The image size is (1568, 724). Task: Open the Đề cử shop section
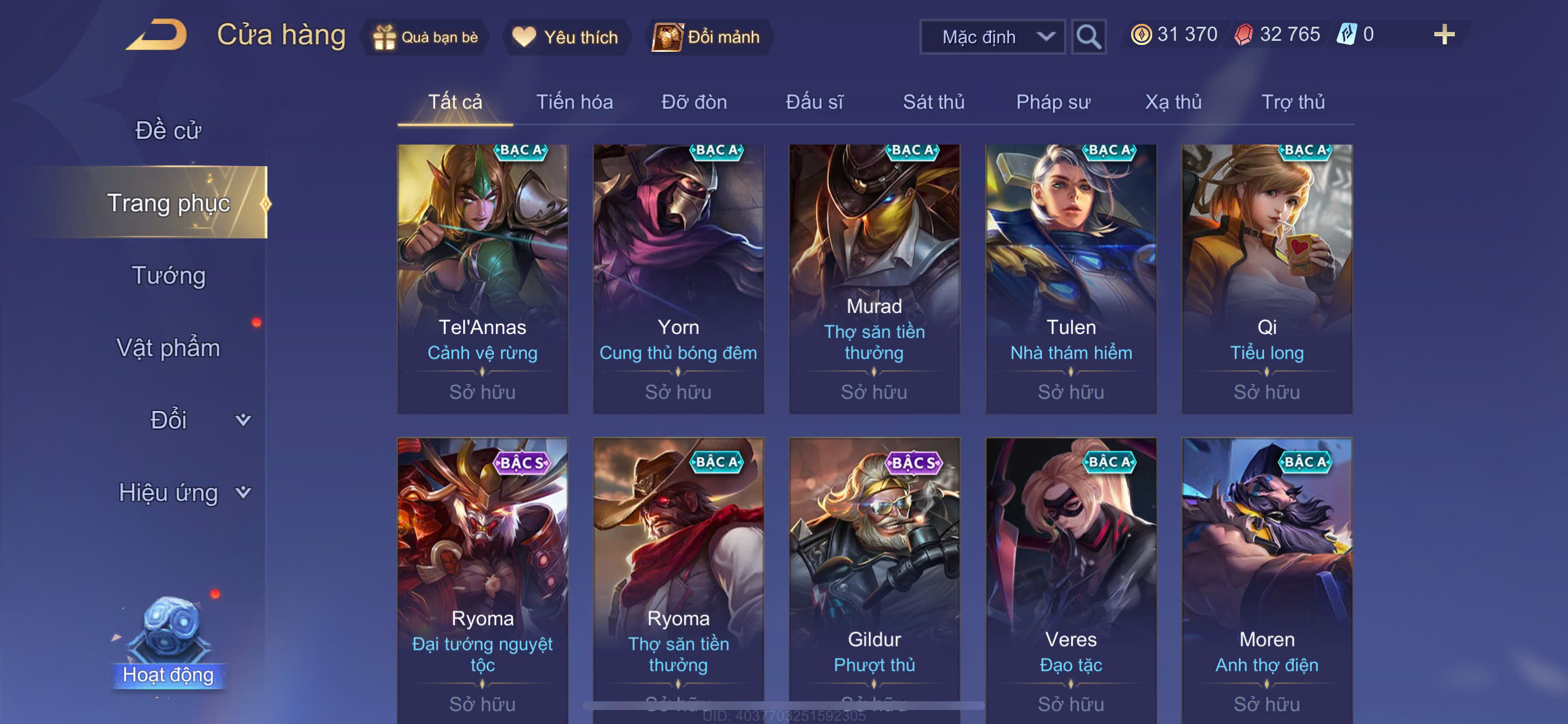(x=168, y=130)
